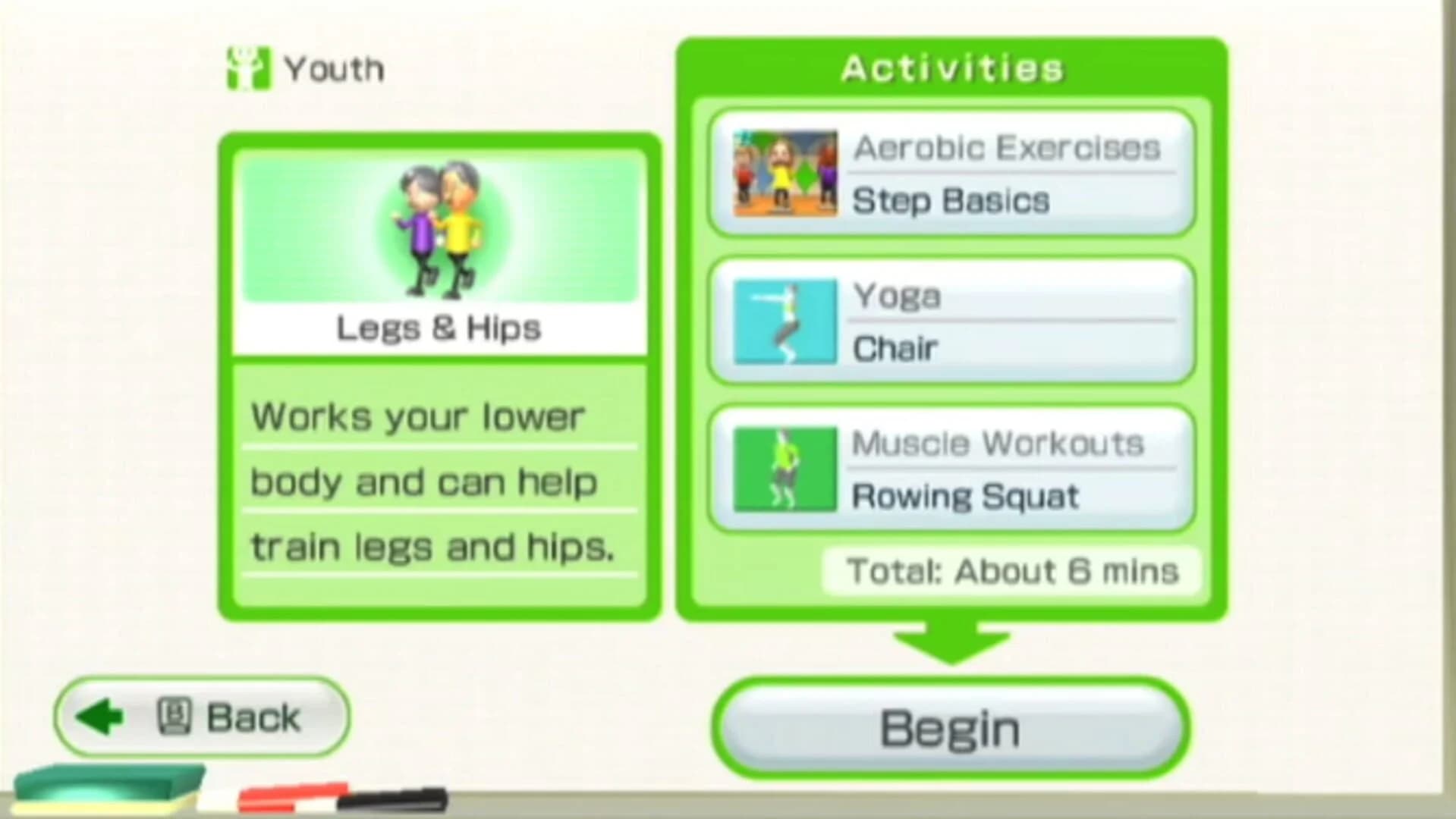1456x819 pixels.
Task: Expand the Activities panel header
Action: (x=952, y=68)
